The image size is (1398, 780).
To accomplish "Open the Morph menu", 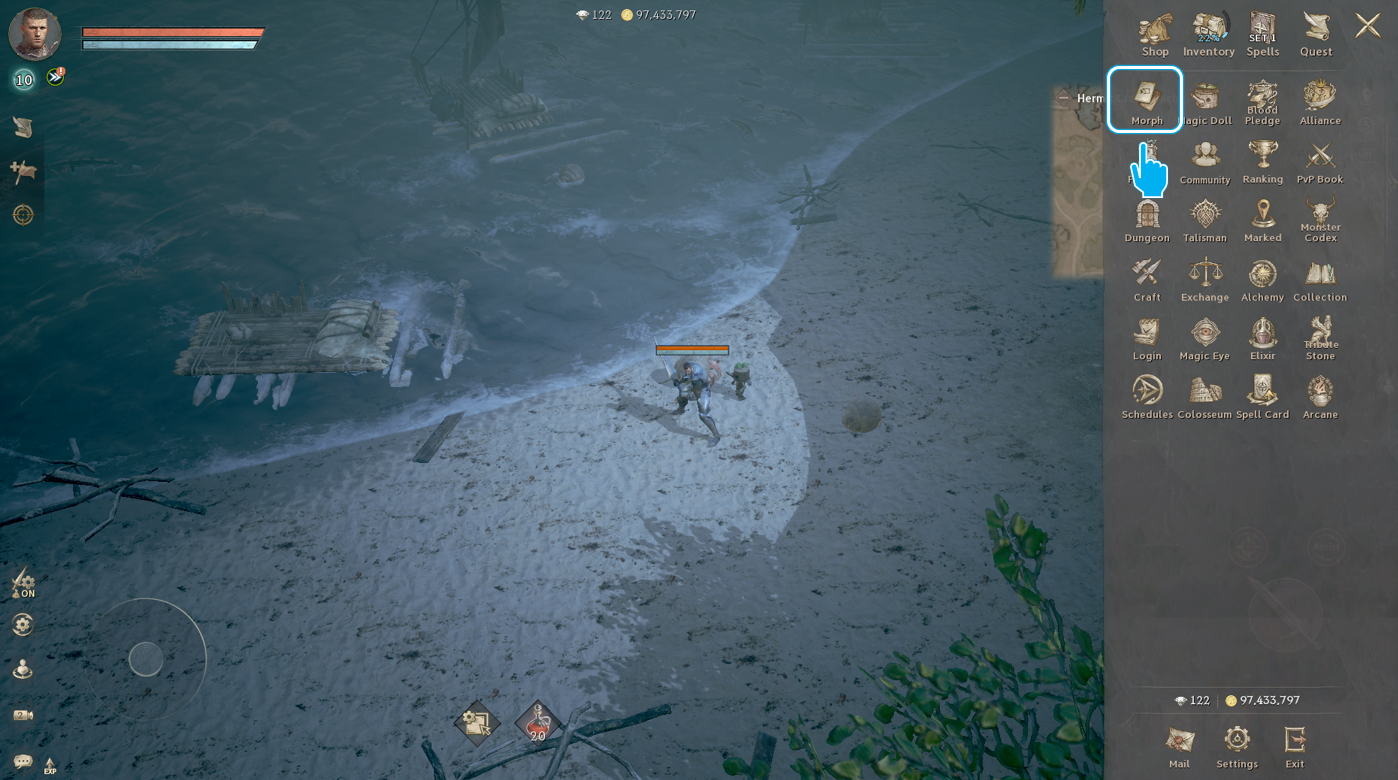I will [x=1146, y=99].
